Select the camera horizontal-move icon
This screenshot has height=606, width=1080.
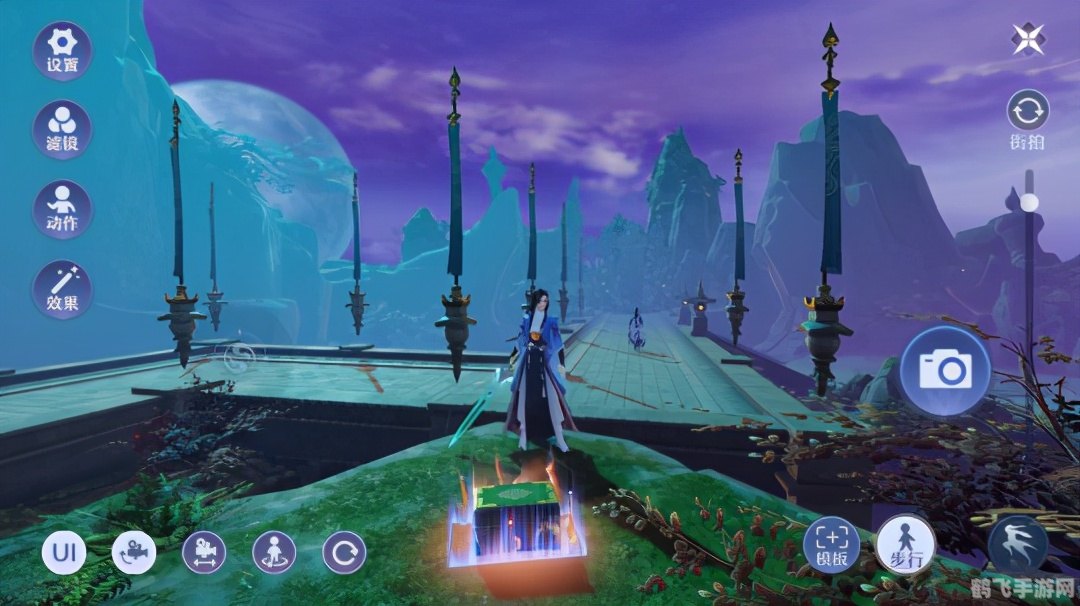(x=204, y=552)
